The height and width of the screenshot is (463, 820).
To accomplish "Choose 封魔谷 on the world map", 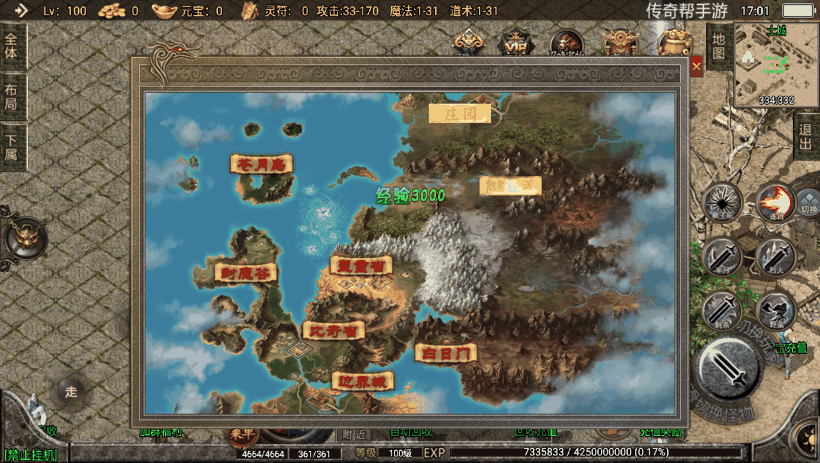I will coord(245,272).
